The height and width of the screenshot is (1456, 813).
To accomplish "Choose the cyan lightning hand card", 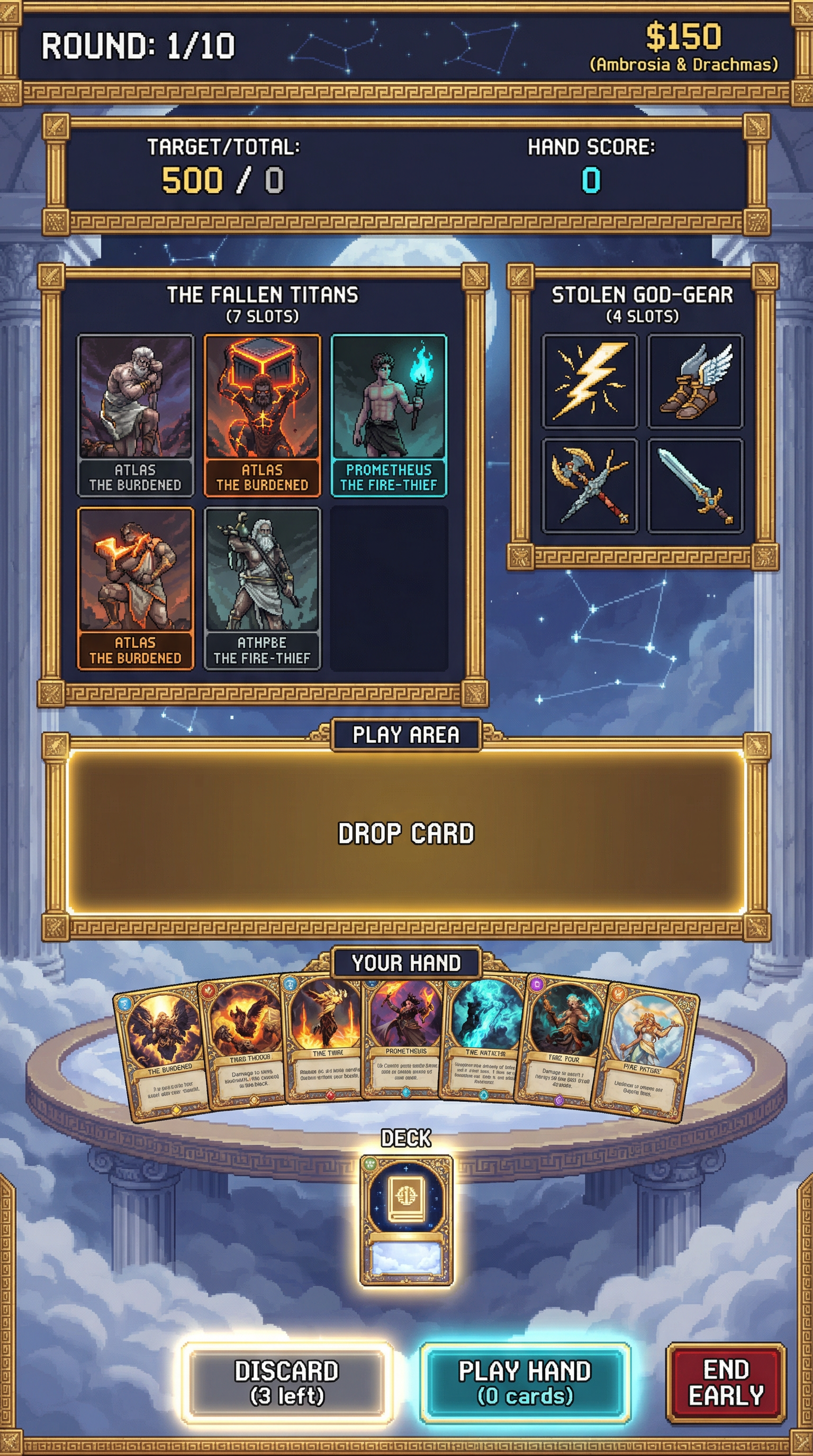I will (485, 1040).
